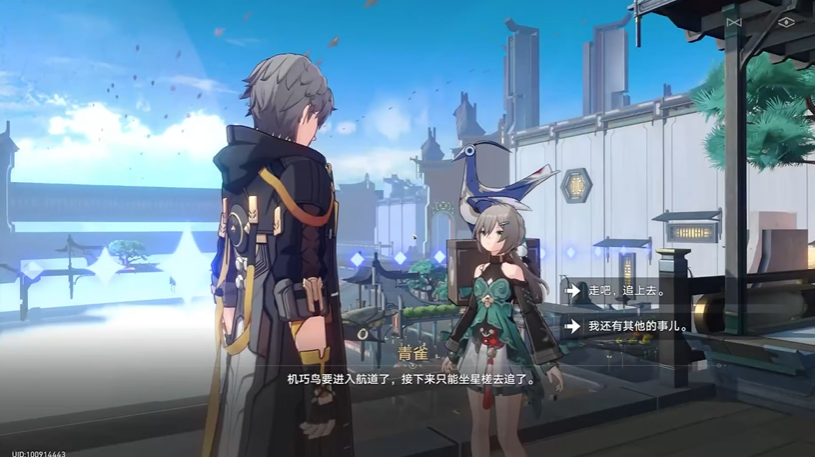Toggle the bowtie-shaped auto-play dialogue icon
This screenshot has width=815, height=457.
point(734,22)
